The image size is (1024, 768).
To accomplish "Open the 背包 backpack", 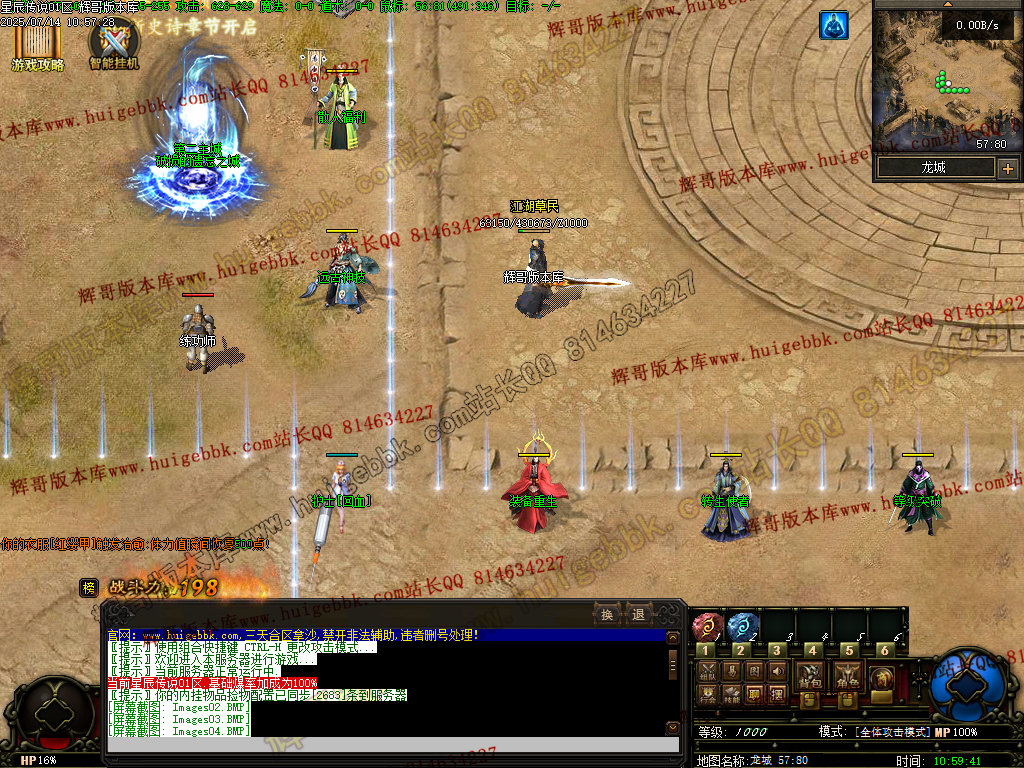I will point(810,675).
